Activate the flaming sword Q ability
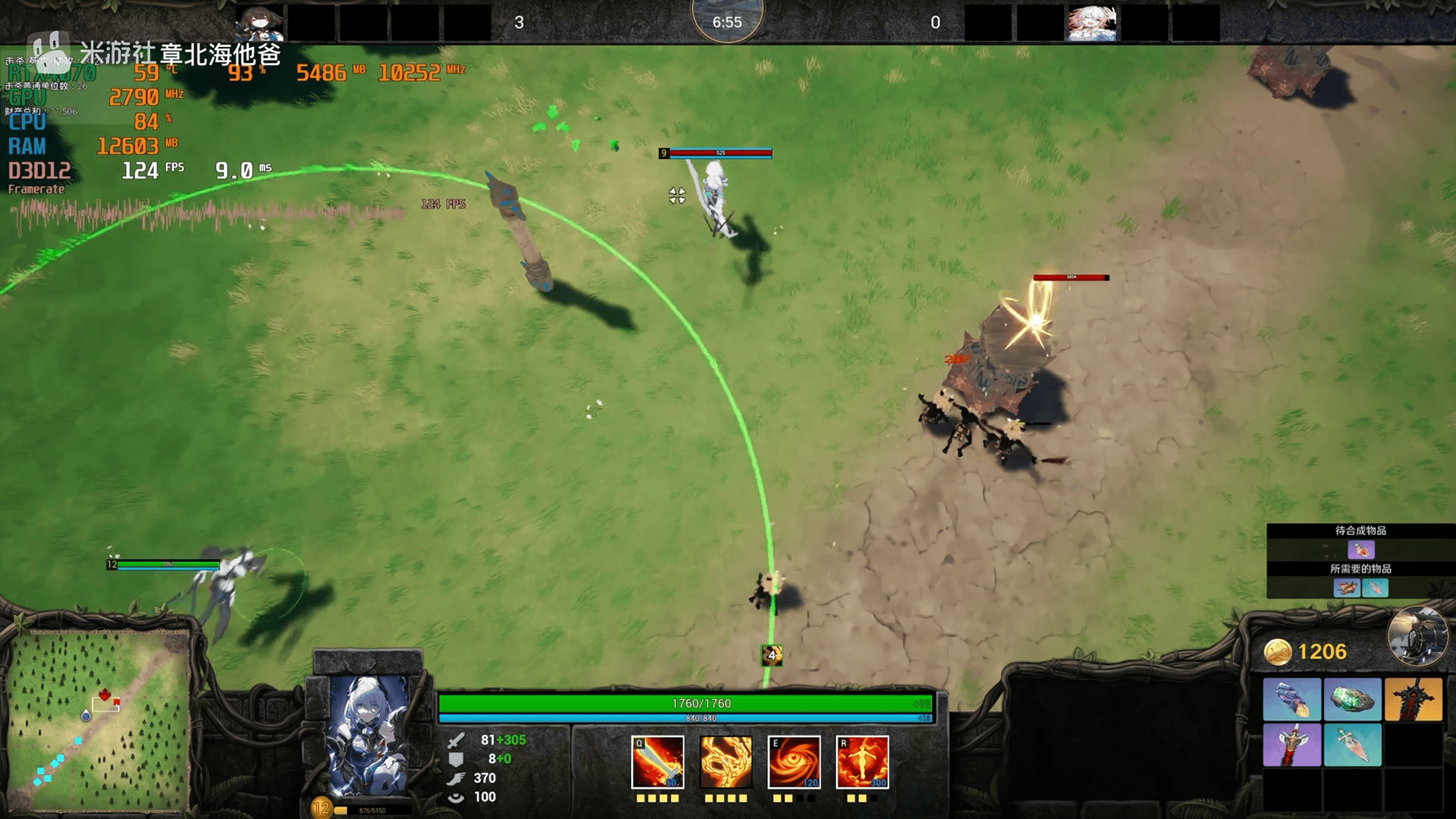Viewport: 1456px width, 819px height. (657, 762)
